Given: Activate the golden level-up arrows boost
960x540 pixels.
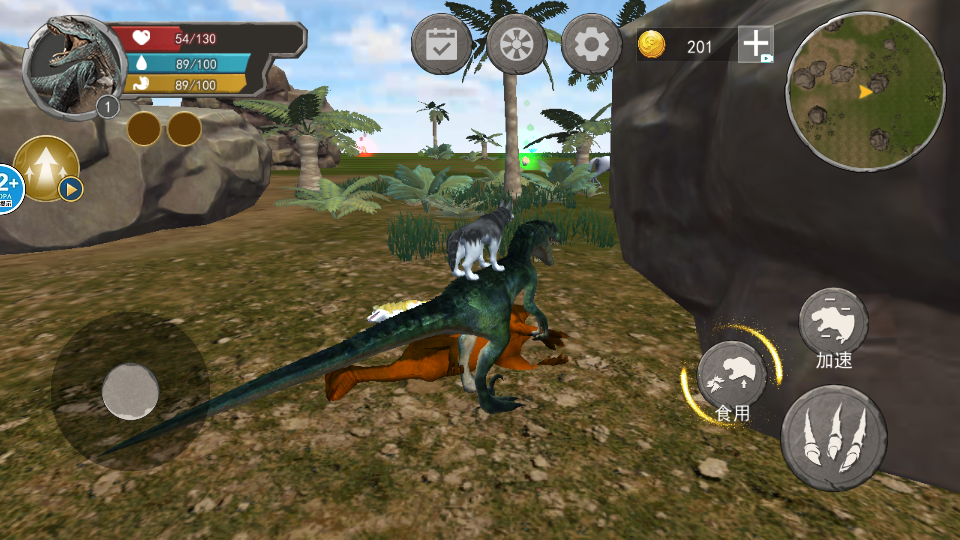Looking at the screenshot, I should tap(47, 167).
